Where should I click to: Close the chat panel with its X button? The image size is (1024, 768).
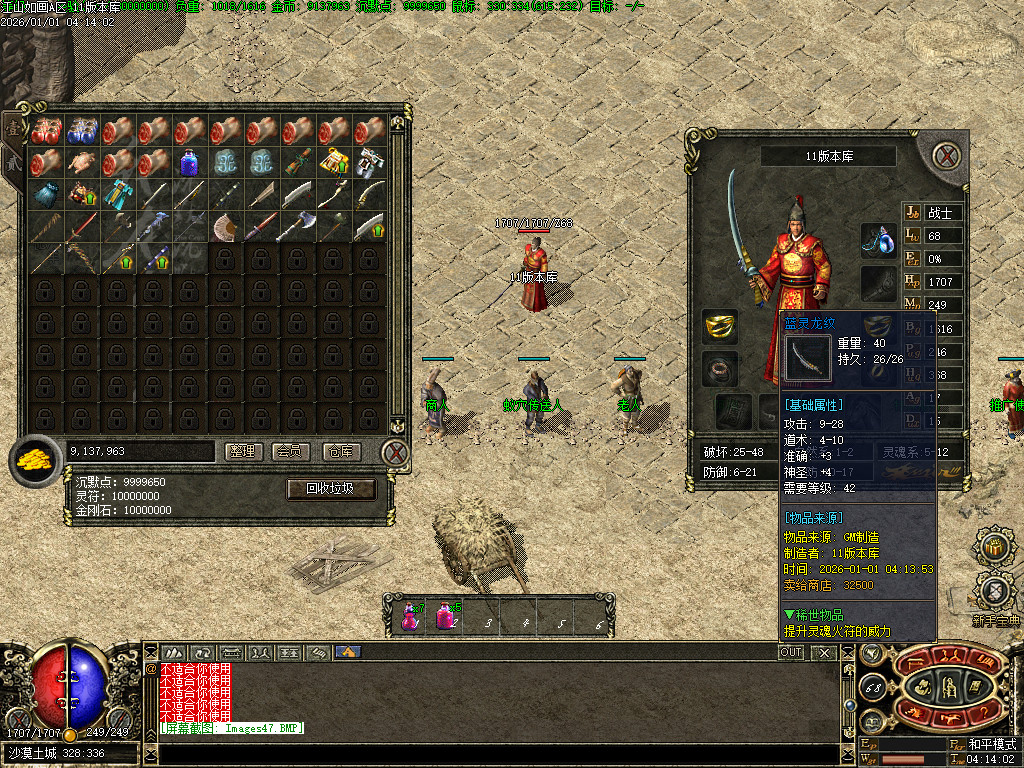click(824, 652)
